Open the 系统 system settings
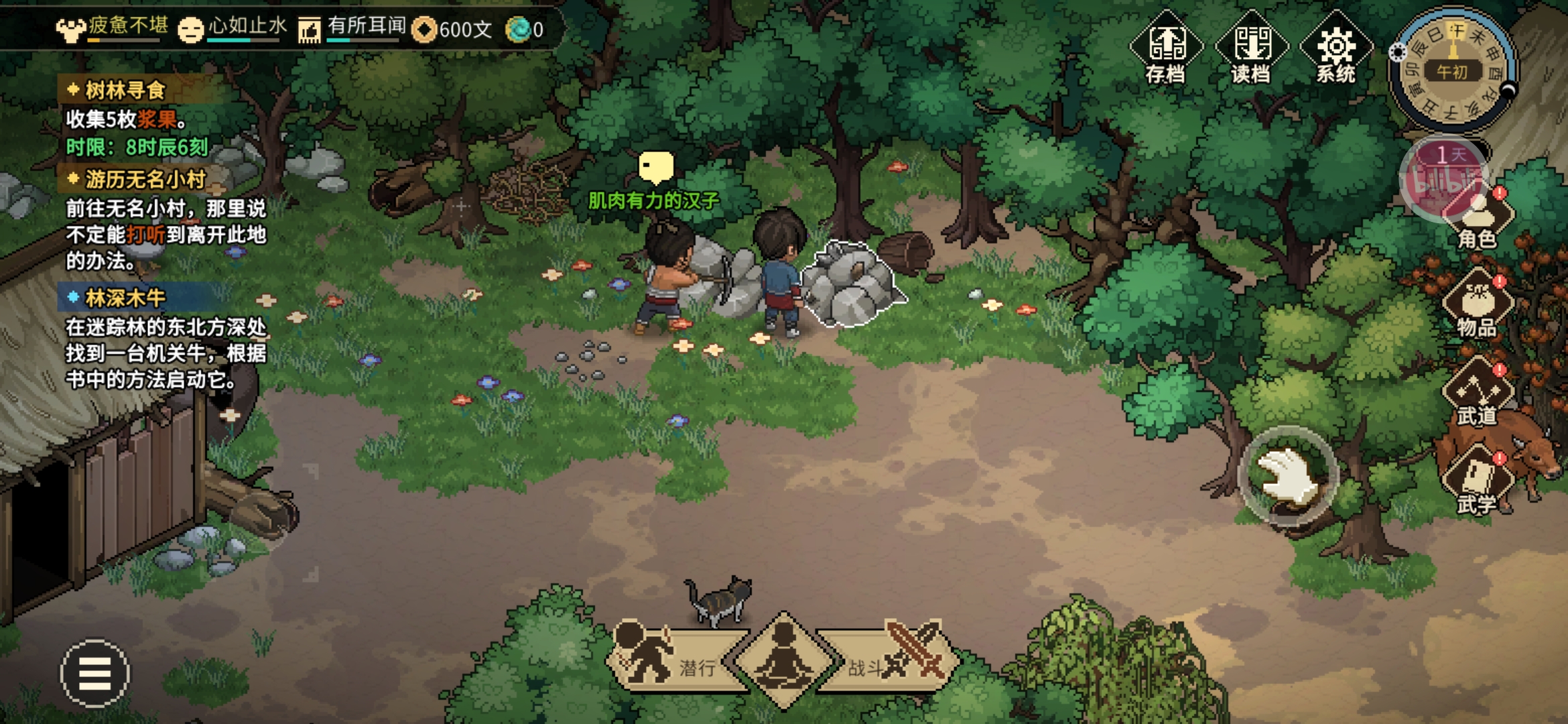Image resolution: width=1568 pixels, height=724 pixels. pos(1336,48)
